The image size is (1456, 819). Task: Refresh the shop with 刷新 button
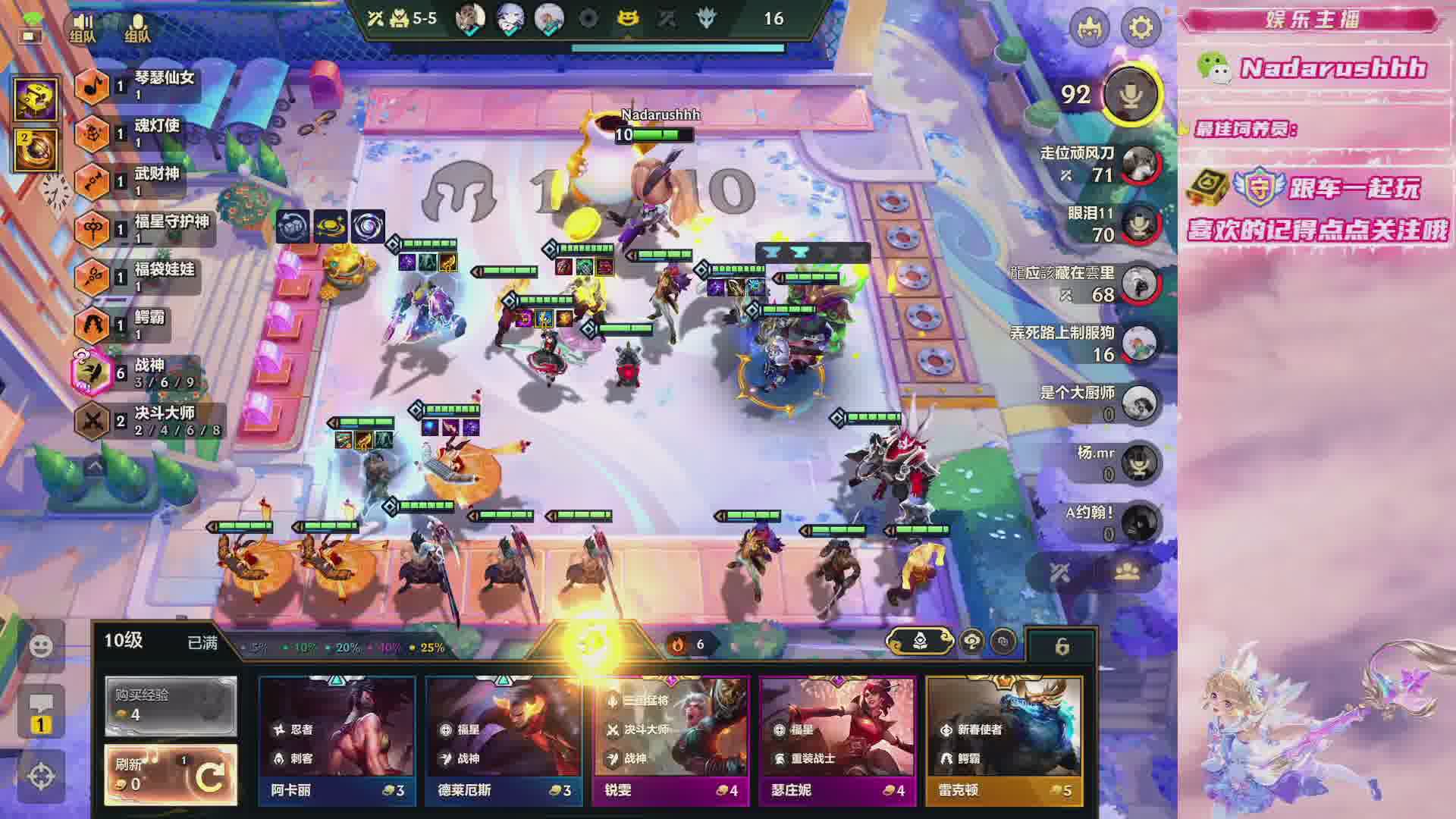pos(171,773)
